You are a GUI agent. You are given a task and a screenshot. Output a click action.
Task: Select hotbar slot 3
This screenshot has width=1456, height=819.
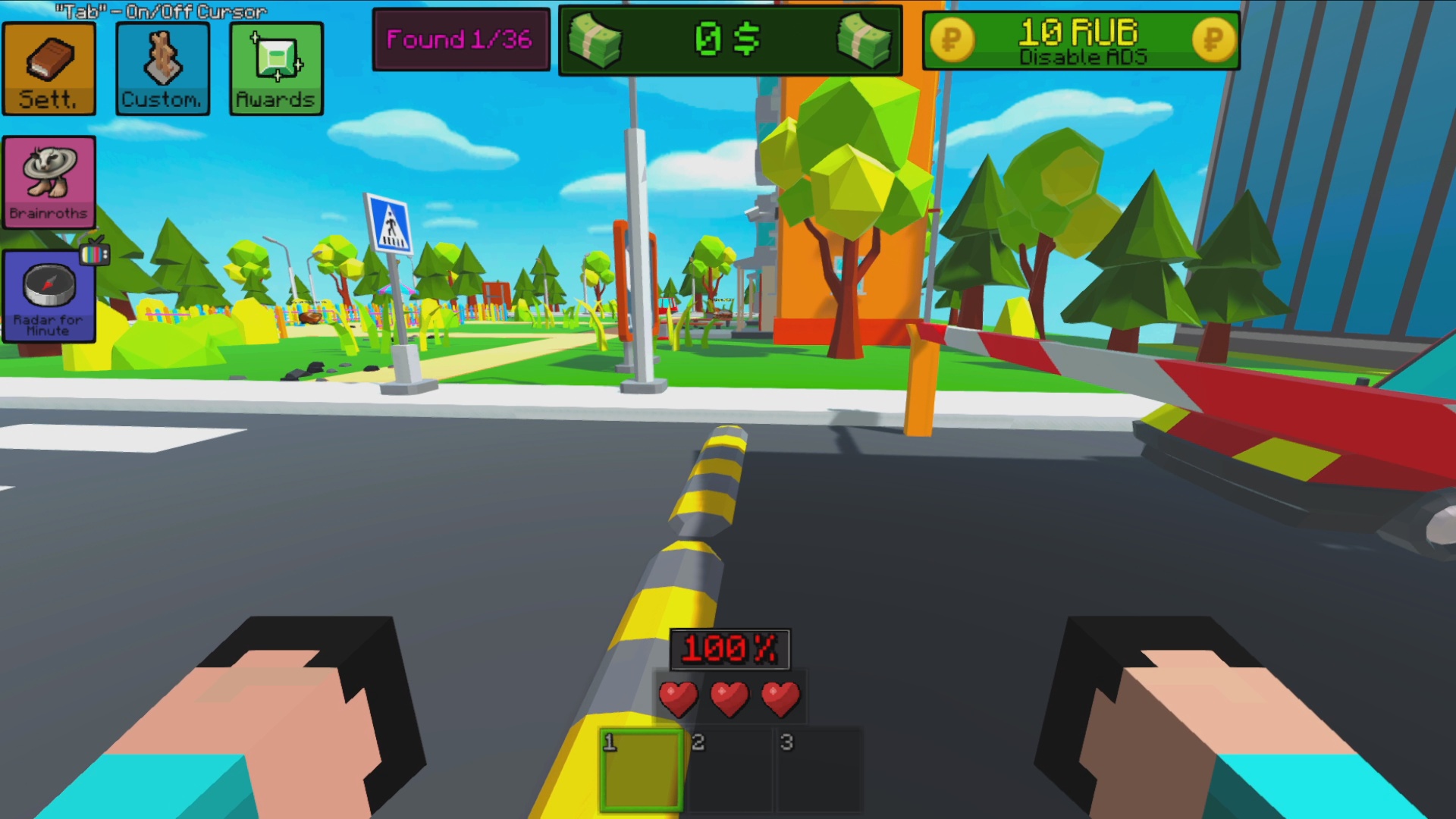click(x=819, y=768)
